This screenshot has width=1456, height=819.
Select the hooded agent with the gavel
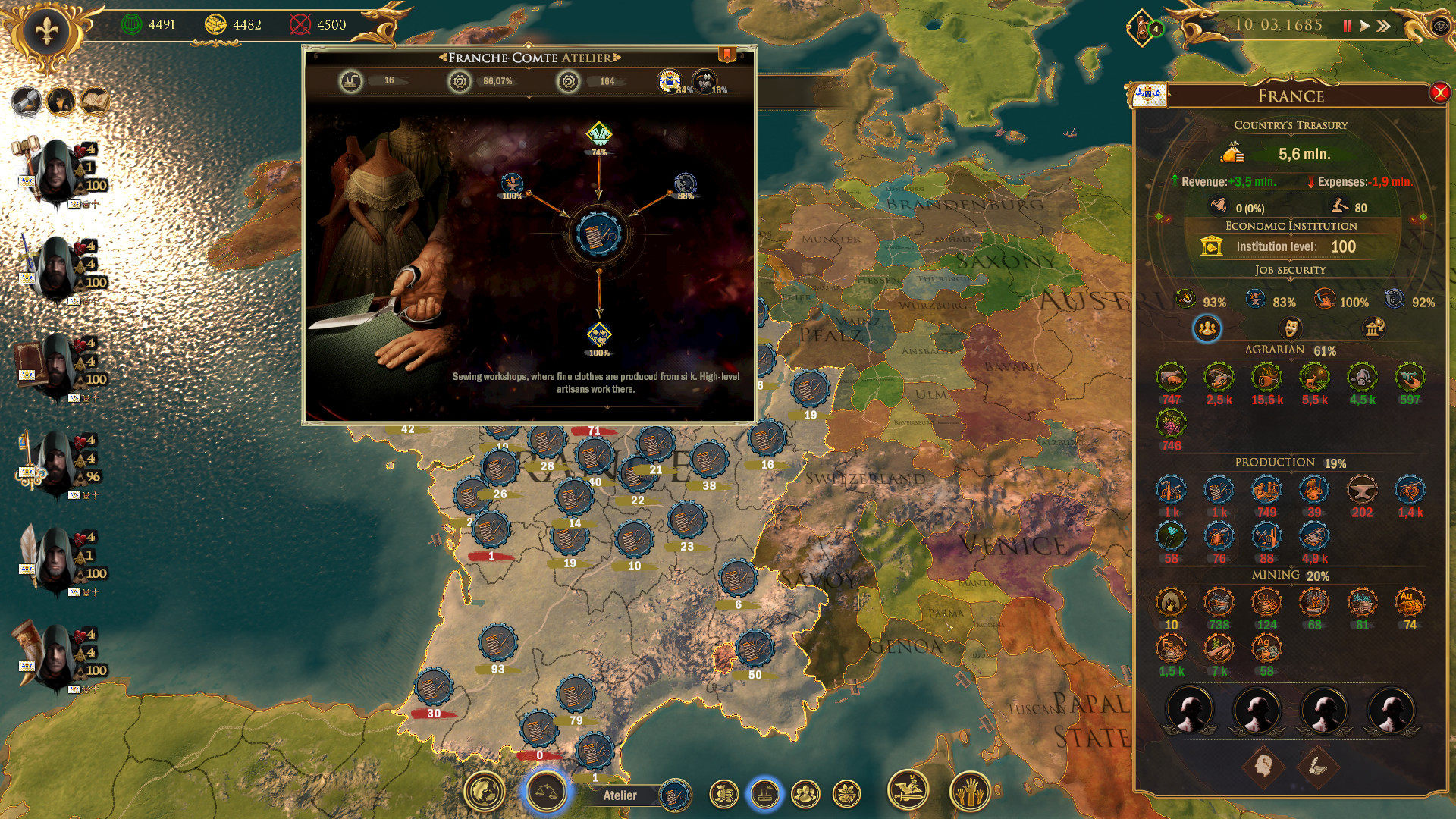pyautogui.click(x=55, y=171)
